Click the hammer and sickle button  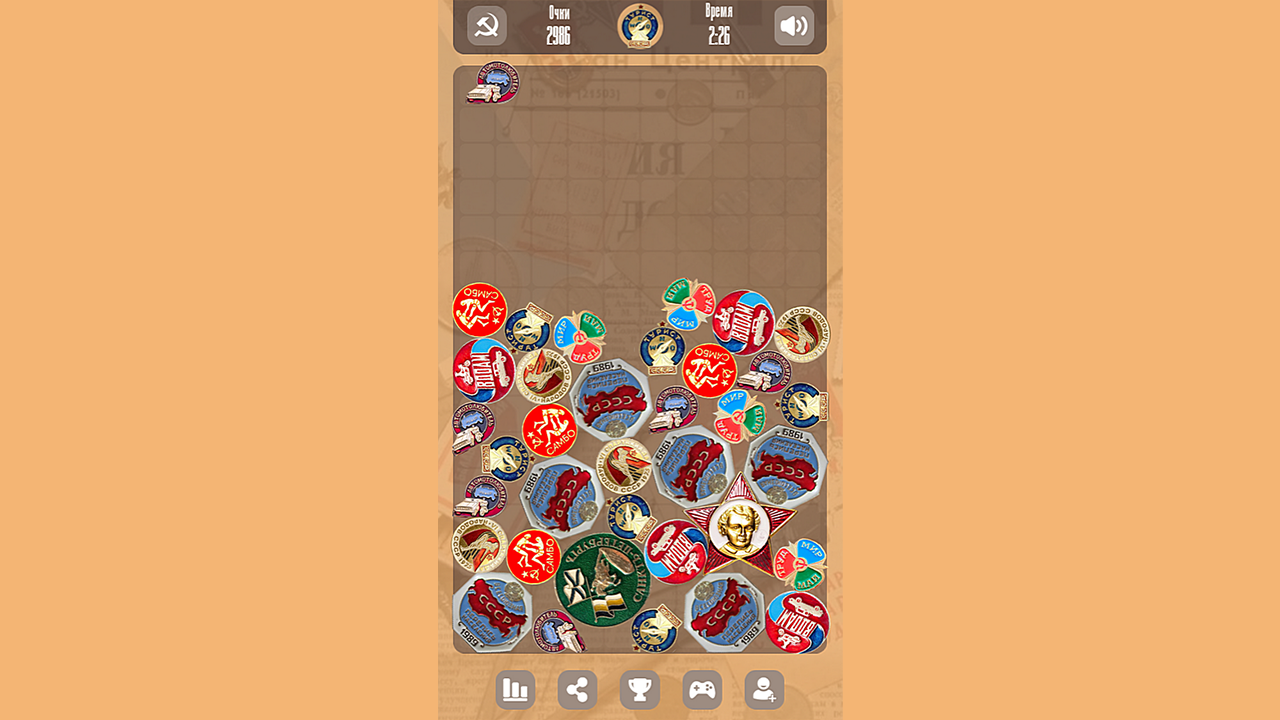pos(486,26)
